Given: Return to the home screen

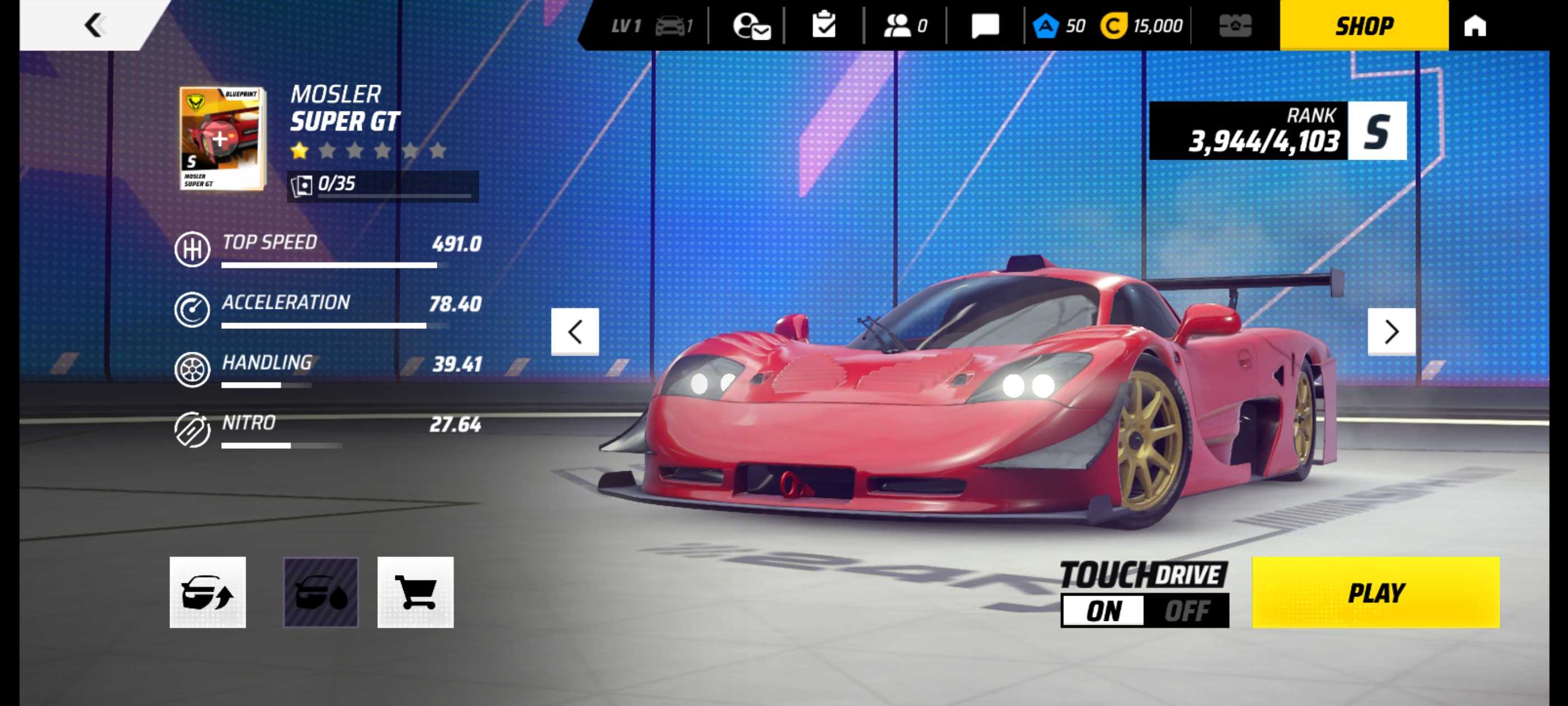Looking at the screenshot, I should (x=1475, y=26).
